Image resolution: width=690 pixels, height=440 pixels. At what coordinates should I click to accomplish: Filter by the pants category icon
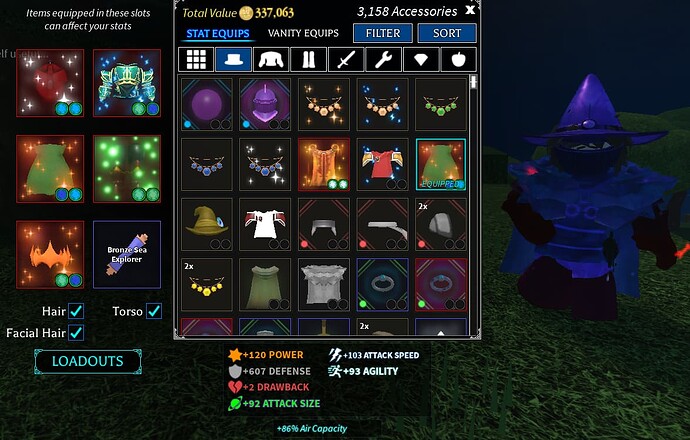coord(308,59)
